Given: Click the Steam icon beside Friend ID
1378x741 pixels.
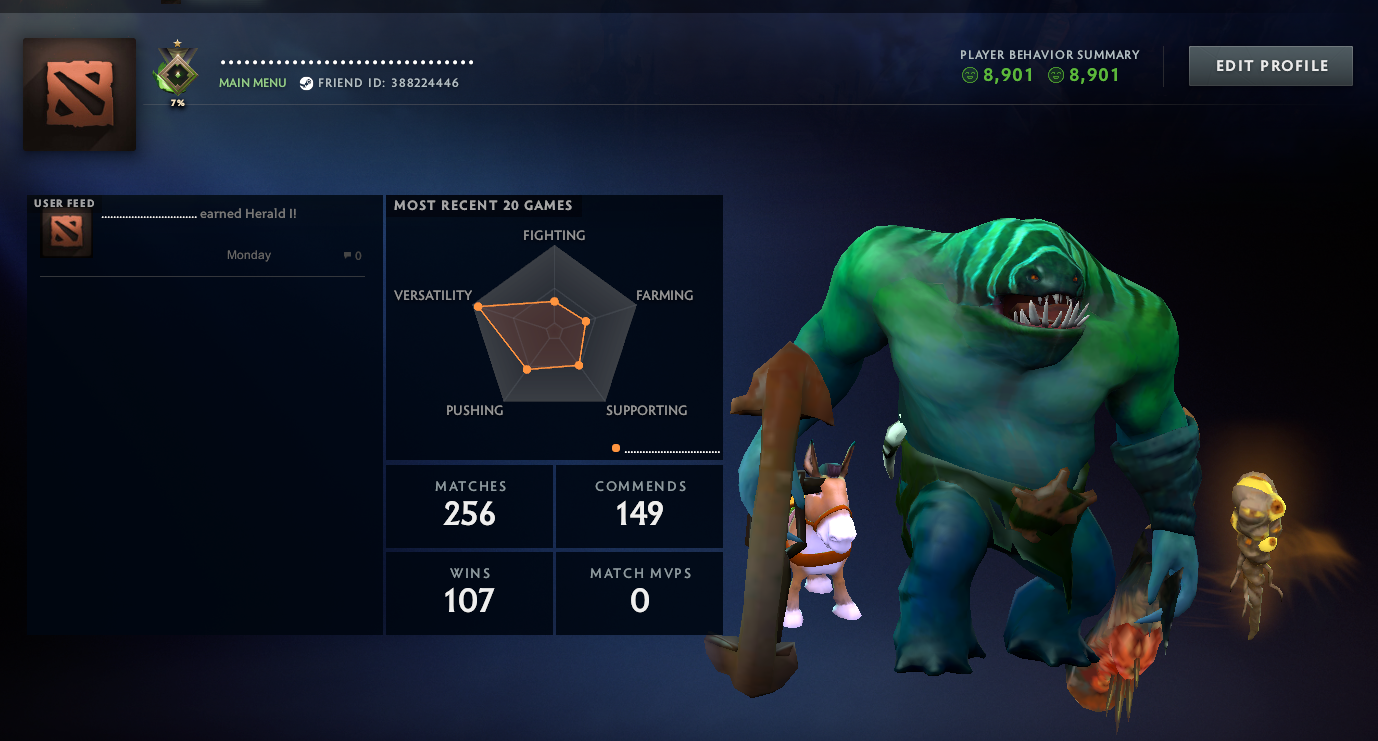Looking at the screenshot, I should click(x=305, y=83).
